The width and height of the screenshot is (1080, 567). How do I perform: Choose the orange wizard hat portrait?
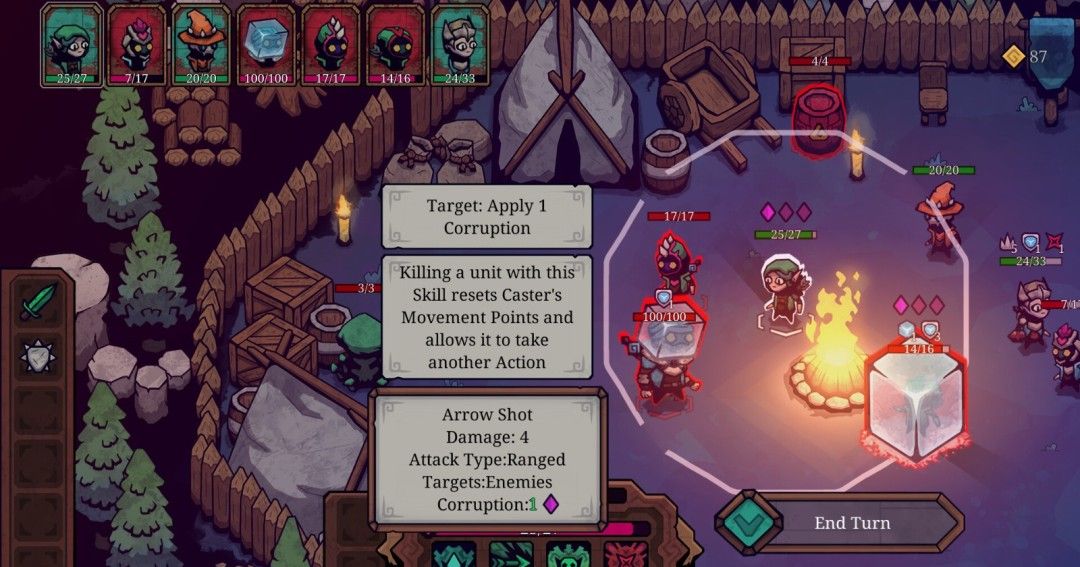[x=201, y=44]
